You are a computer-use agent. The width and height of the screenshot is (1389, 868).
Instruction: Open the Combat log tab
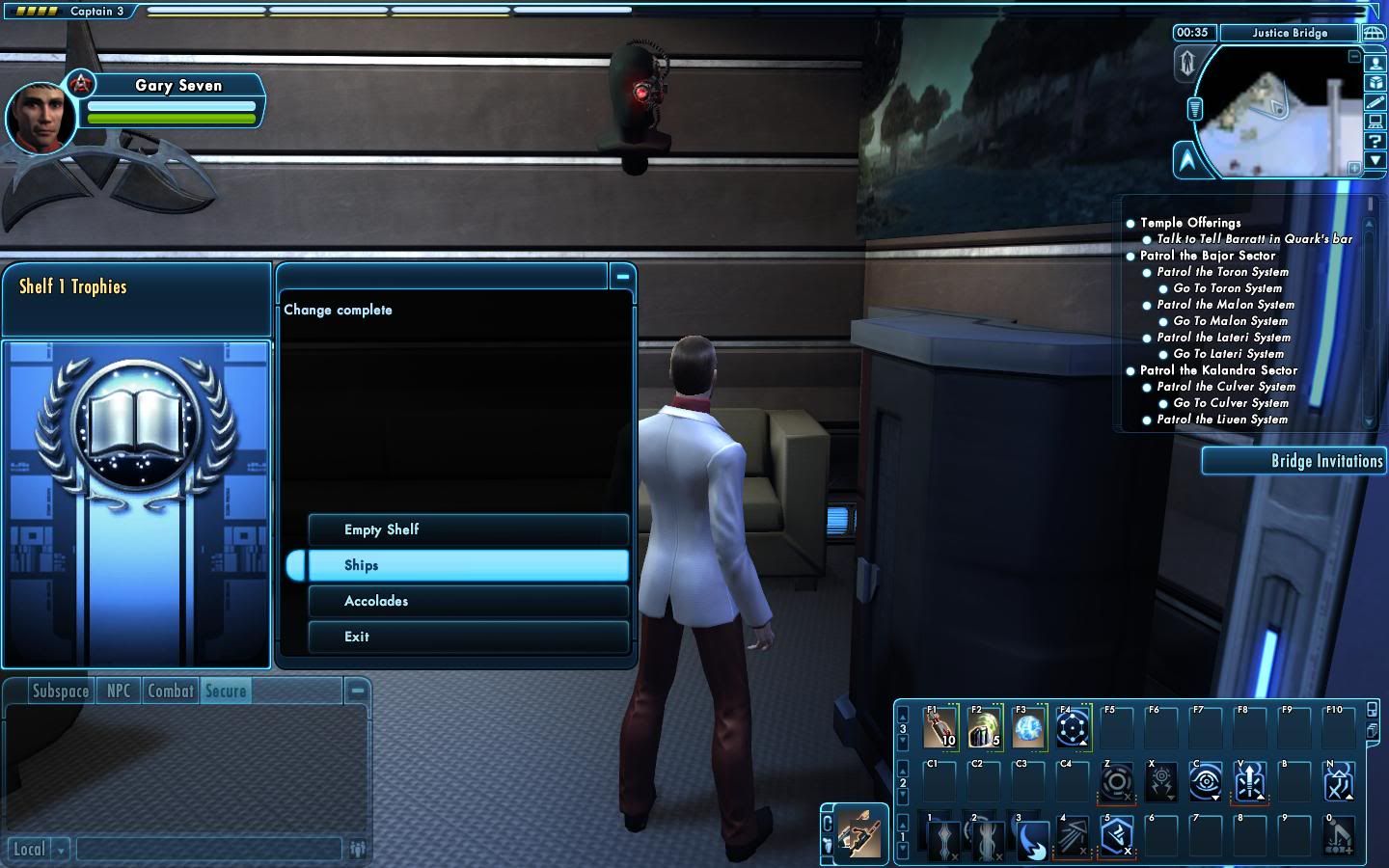pos(171,691)
